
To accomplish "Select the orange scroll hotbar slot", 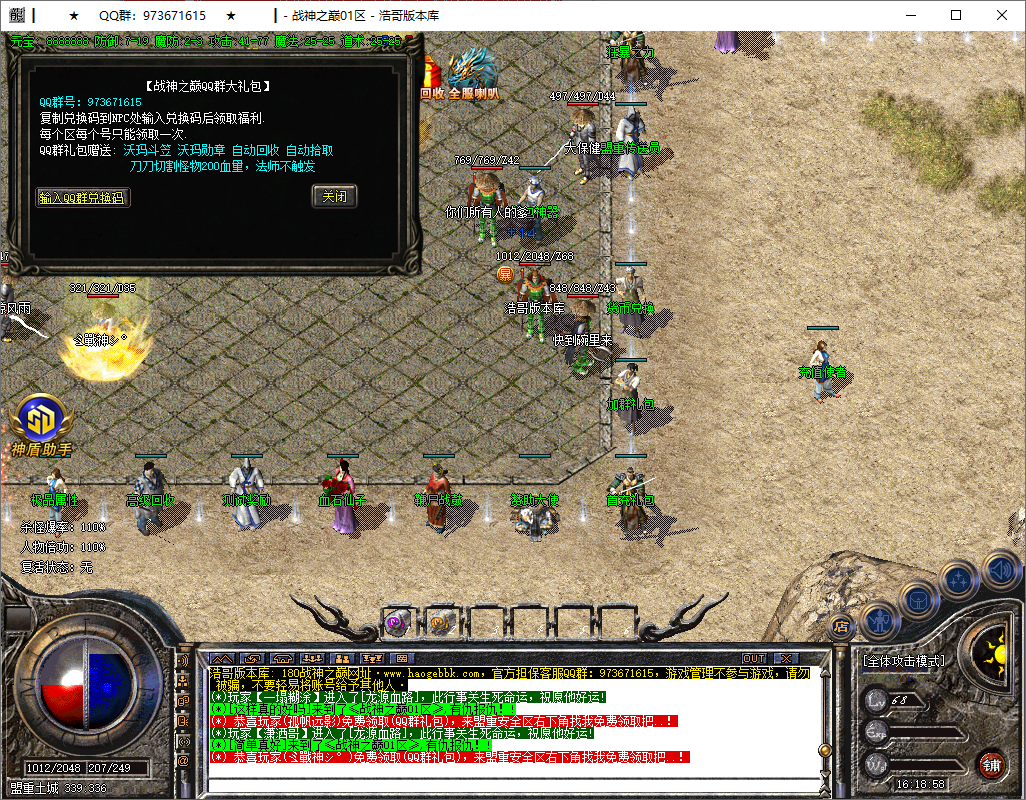I will click(x=438, y=622).
